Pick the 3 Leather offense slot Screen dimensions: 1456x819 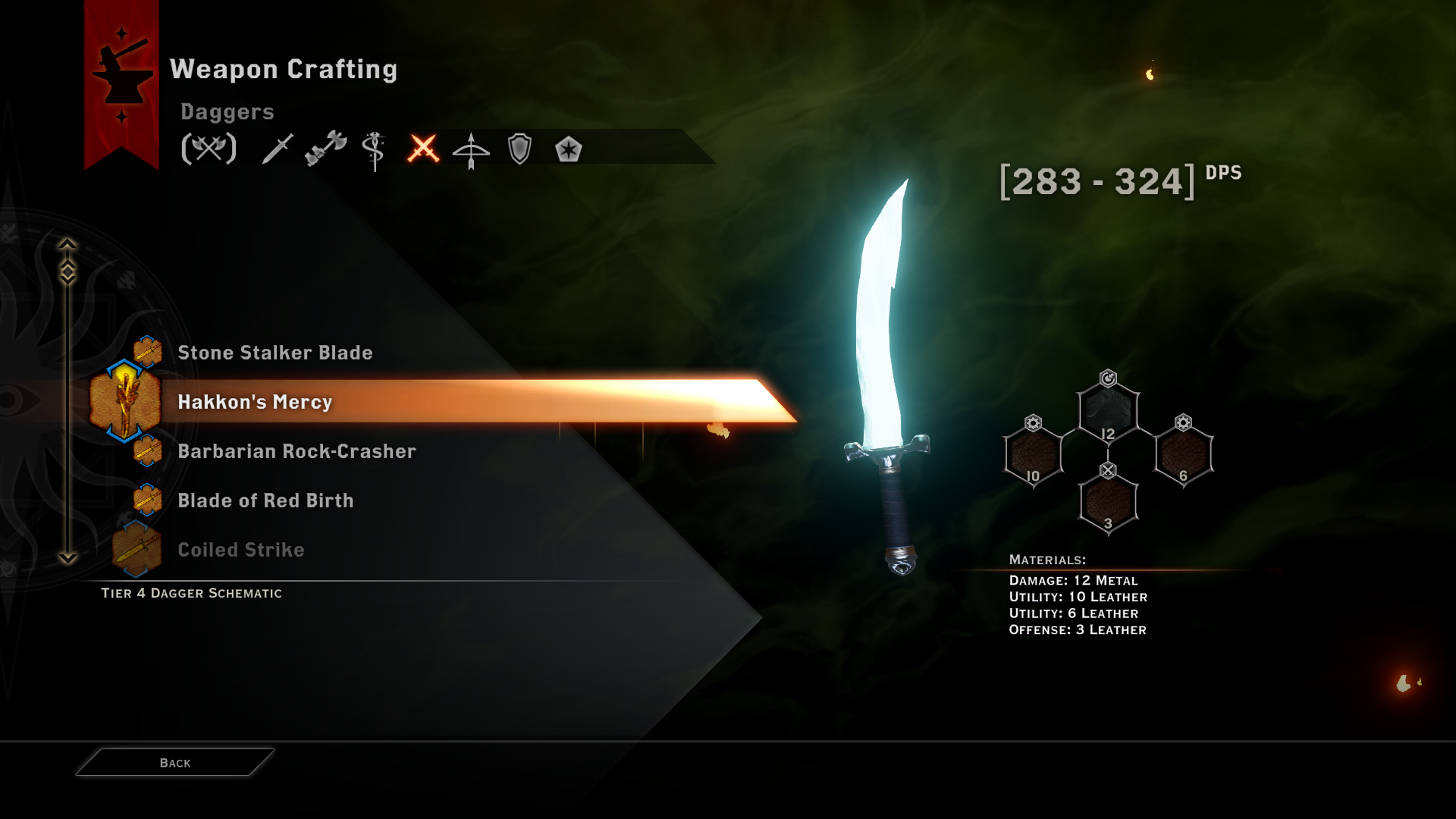1108,503
